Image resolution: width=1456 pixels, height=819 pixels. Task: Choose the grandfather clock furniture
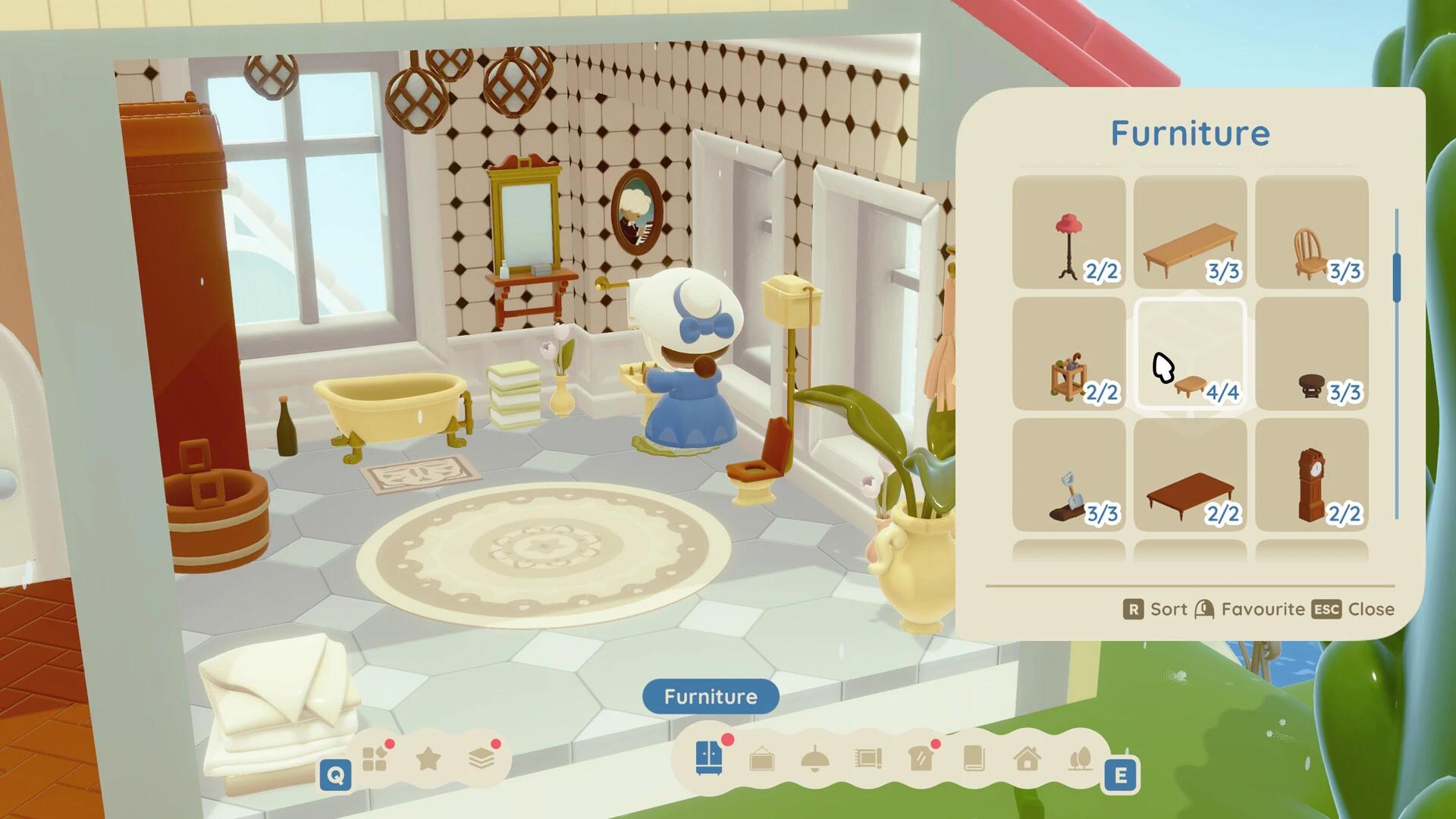[1311, 475]
